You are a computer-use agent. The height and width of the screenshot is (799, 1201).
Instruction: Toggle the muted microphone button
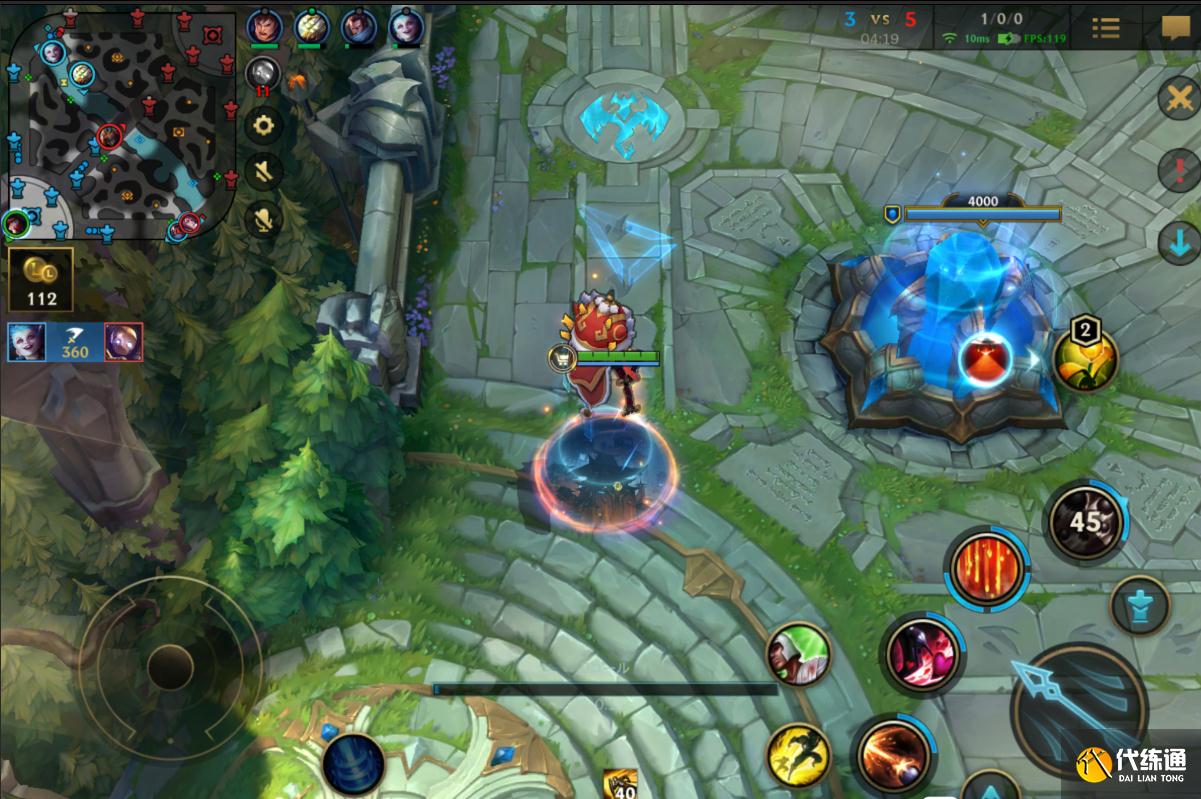[x=264, y=217]
